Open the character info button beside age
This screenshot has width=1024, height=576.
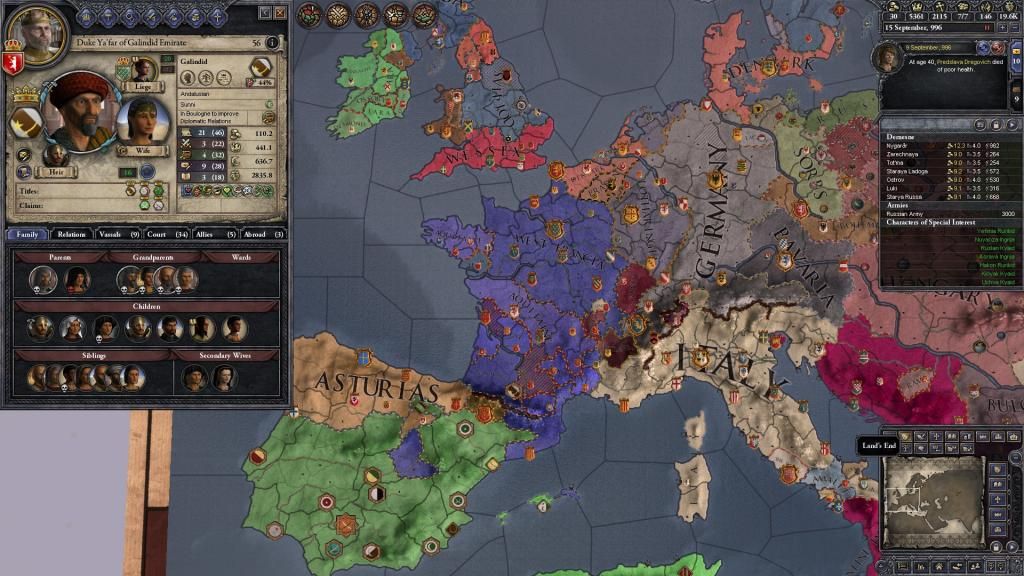pos(275,43)
